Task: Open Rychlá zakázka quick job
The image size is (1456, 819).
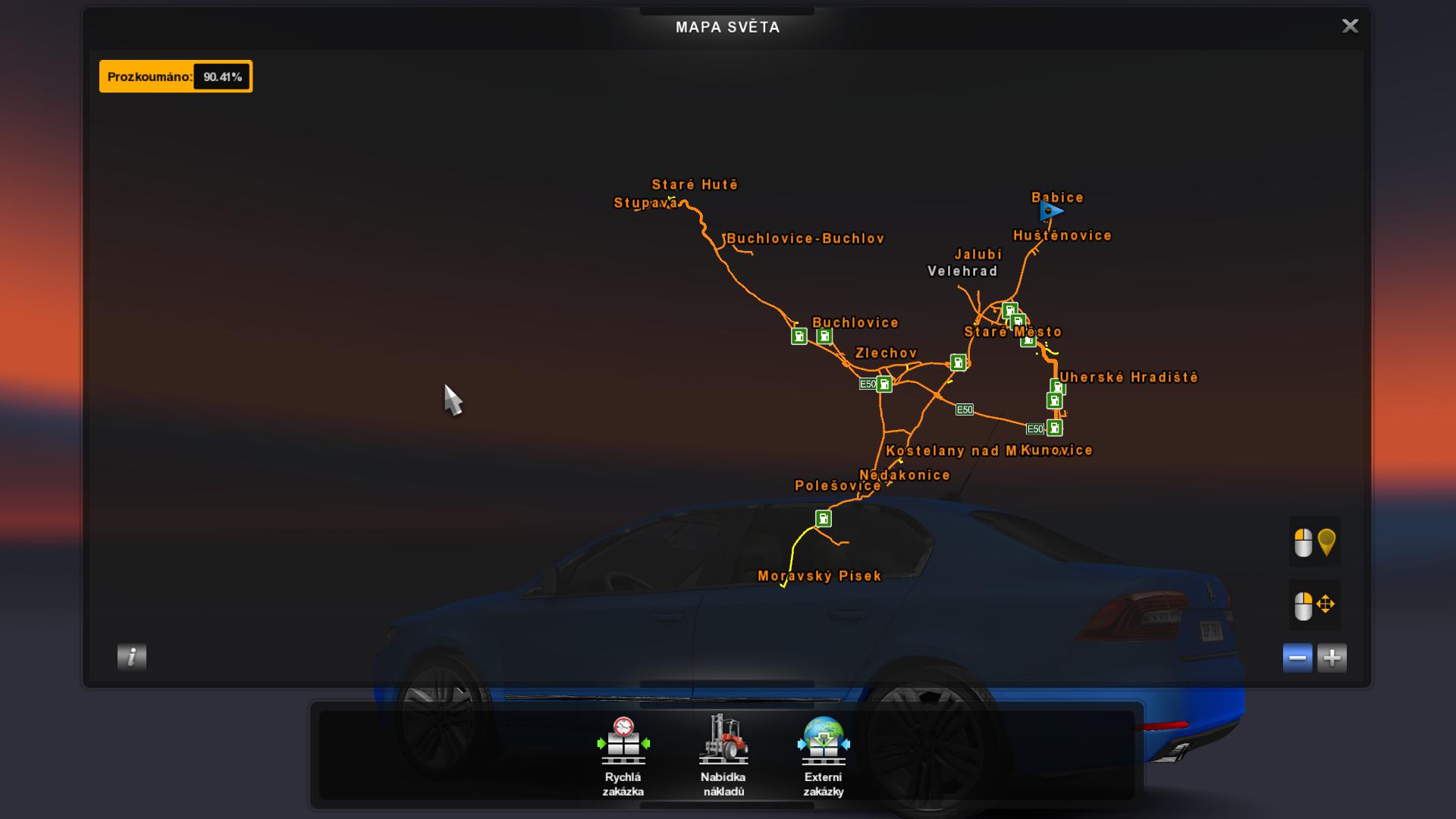Action: pos(623,756)
